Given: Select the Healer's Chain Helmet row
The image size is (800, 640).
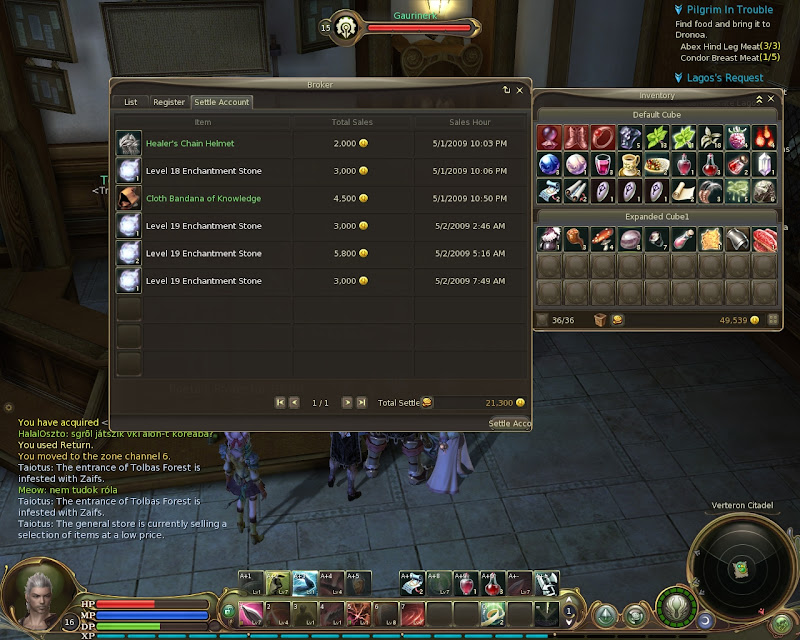Looking at the screenshot, I should [320, 144].
